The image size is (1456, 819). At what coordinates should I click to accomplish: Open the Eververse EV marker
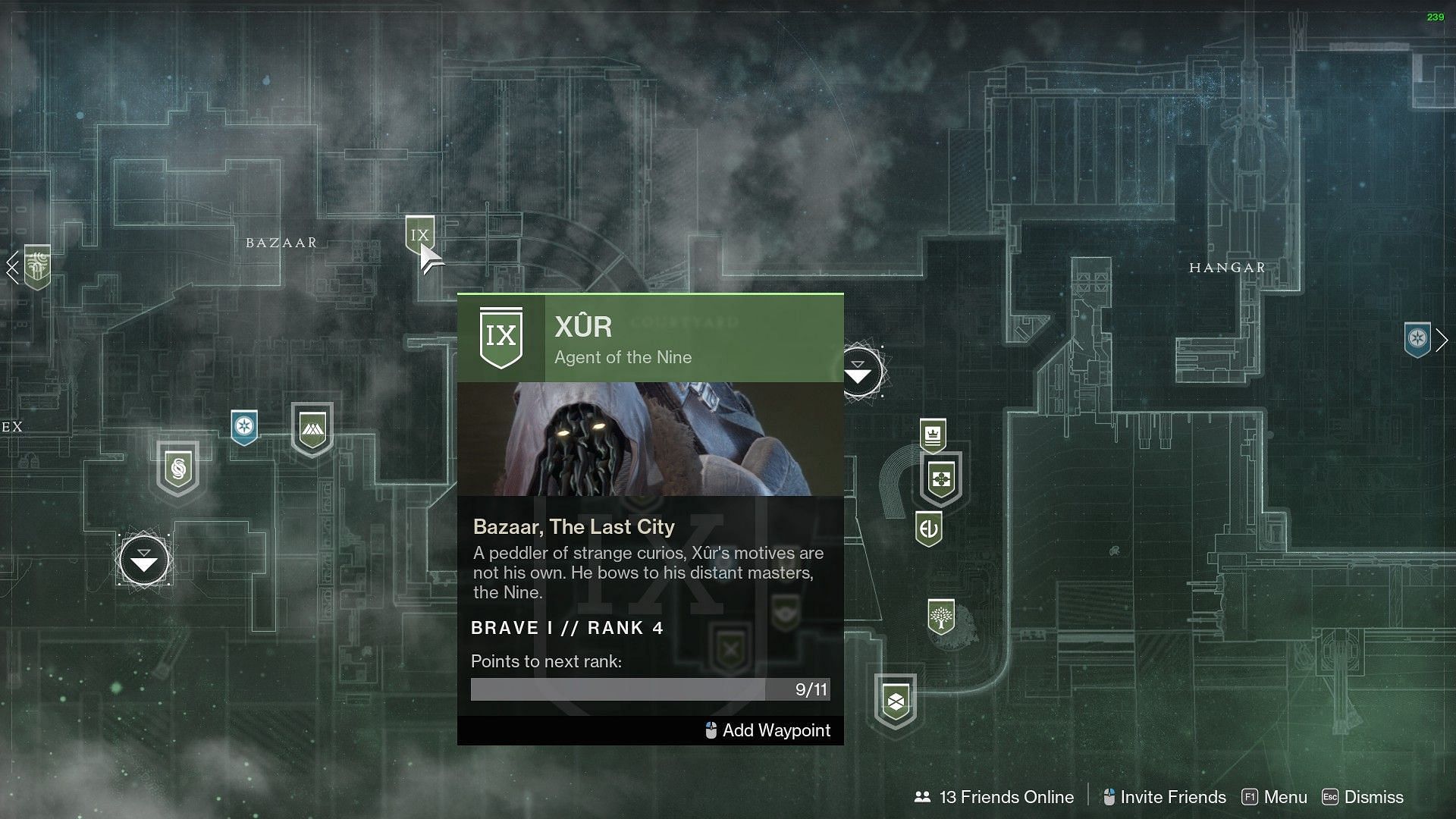click(x=929, y=529)
